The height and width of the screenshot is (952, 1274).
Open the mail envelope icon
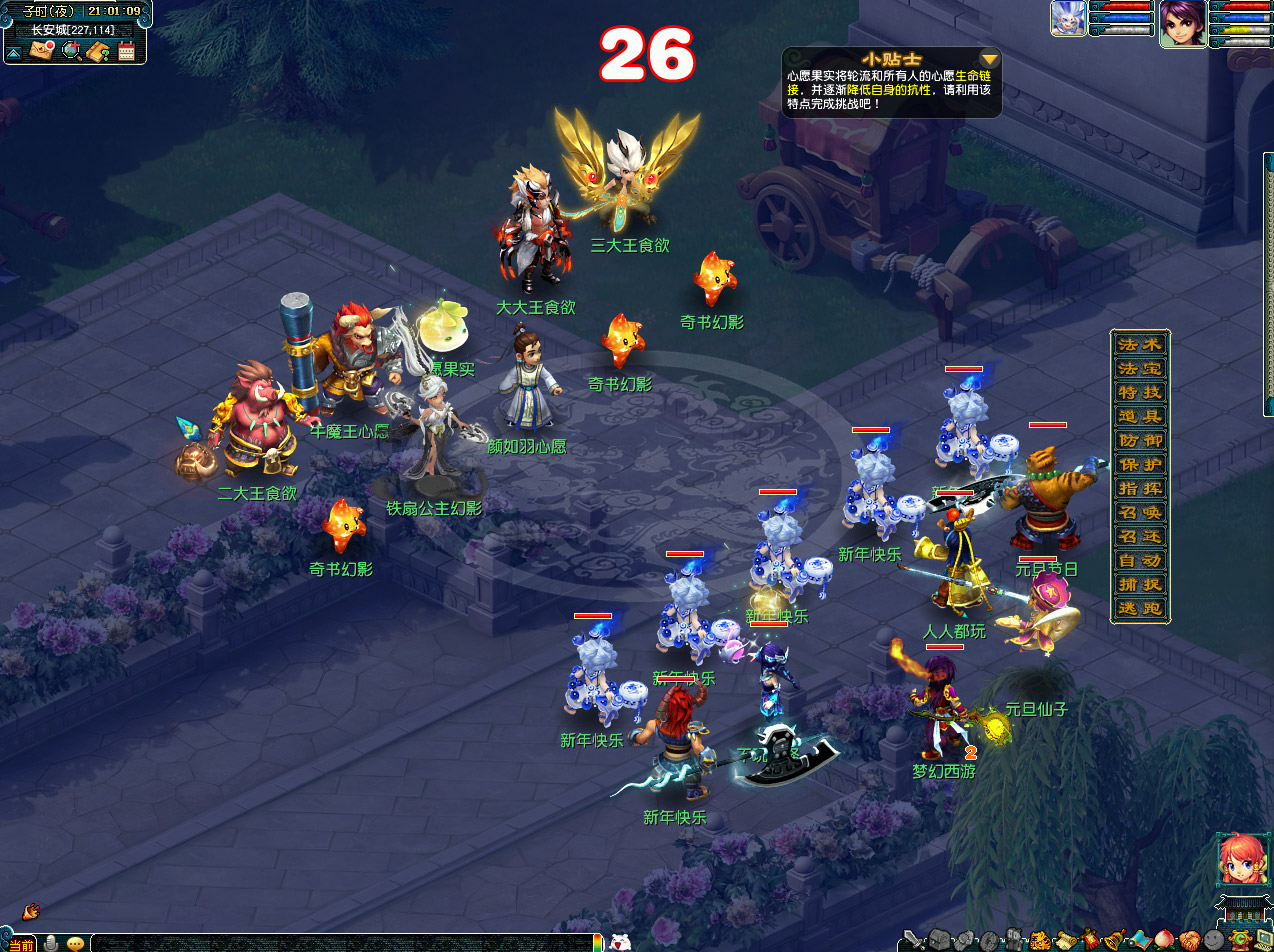click(x=40, y=51)
